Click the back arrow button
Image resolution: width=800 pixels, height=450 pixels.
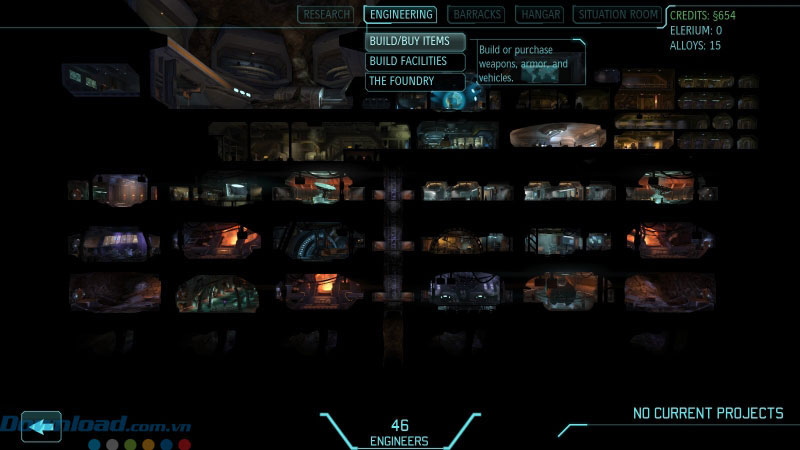[41, 427]
